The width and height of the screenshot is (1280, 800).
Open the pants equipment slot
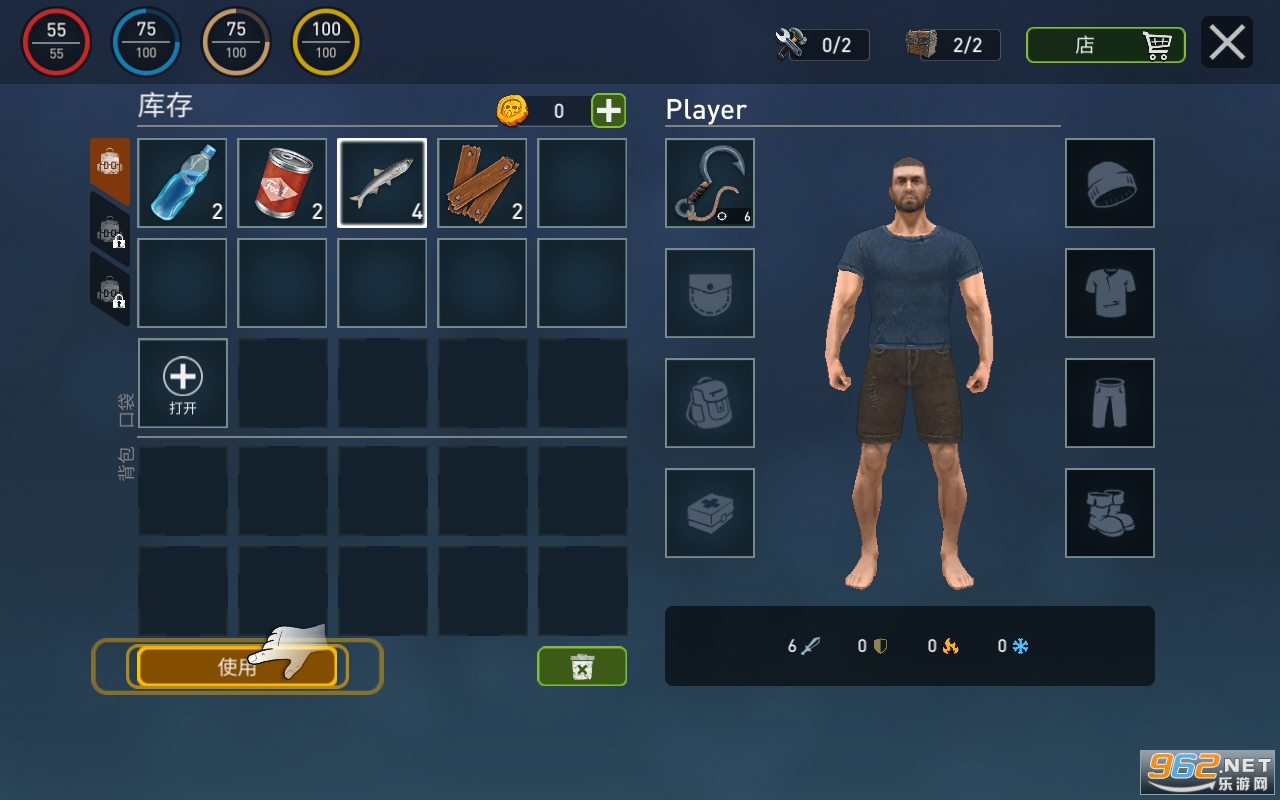pyautogui.click(x=1110, y=403)
